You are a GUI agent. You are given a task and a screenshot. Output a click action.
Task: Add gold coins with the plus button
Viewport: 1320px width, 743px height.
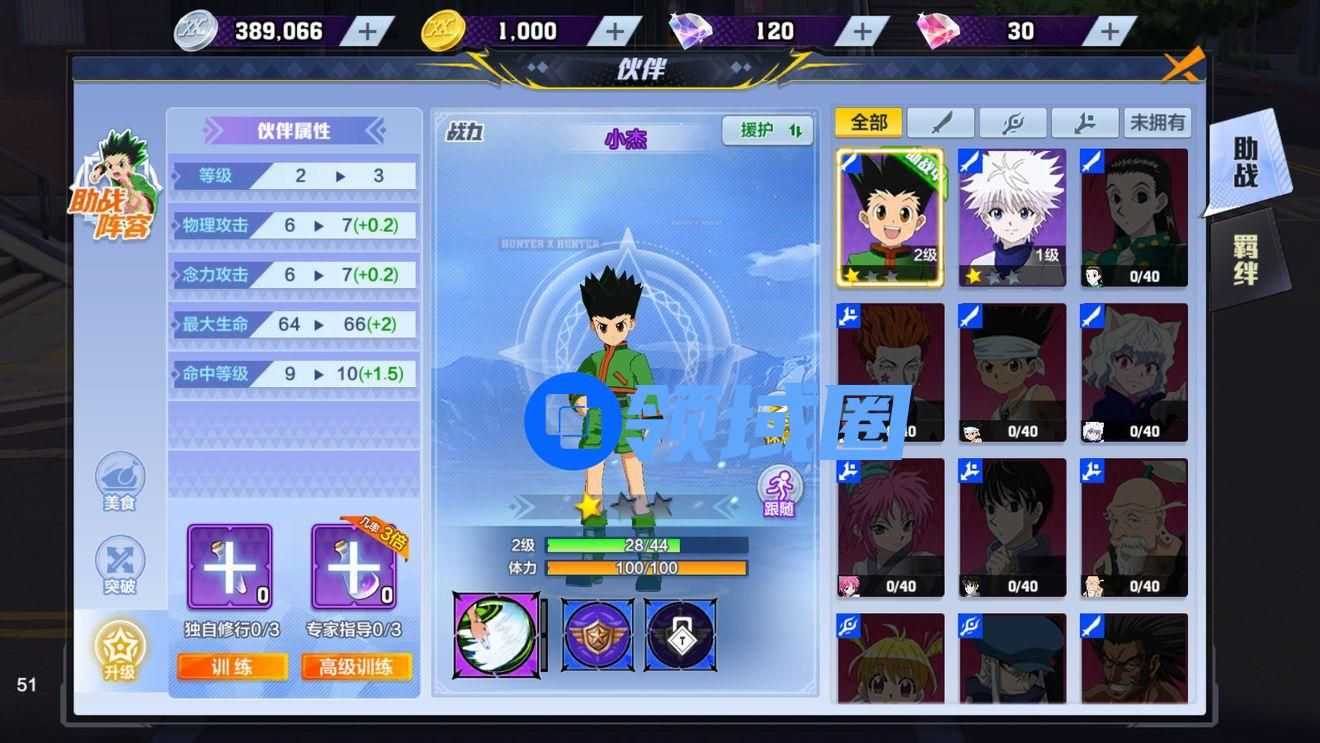pyautogui.click(x=614, y=31)
